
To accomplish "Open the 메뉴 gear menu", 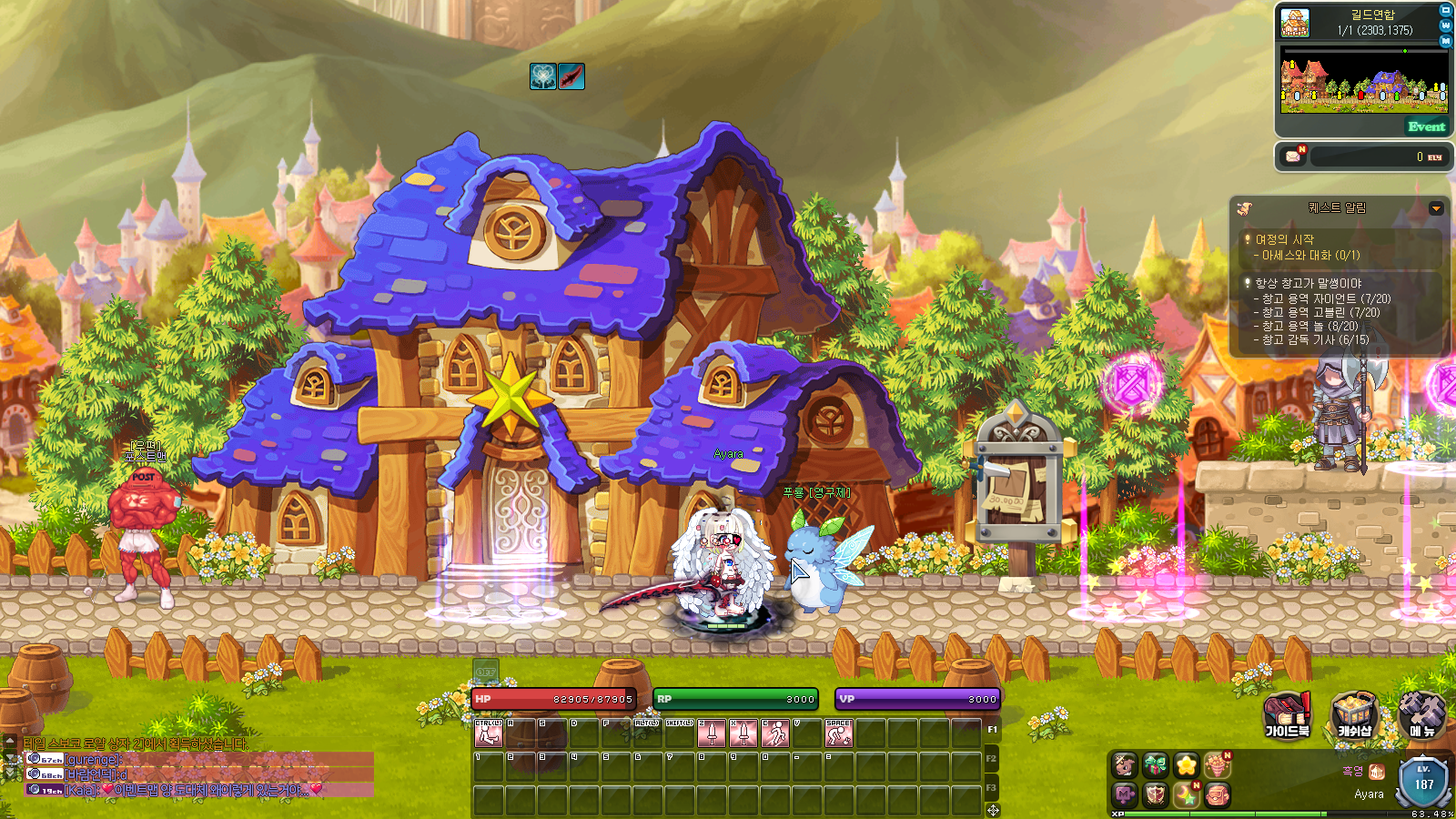I will point(1421,715).
